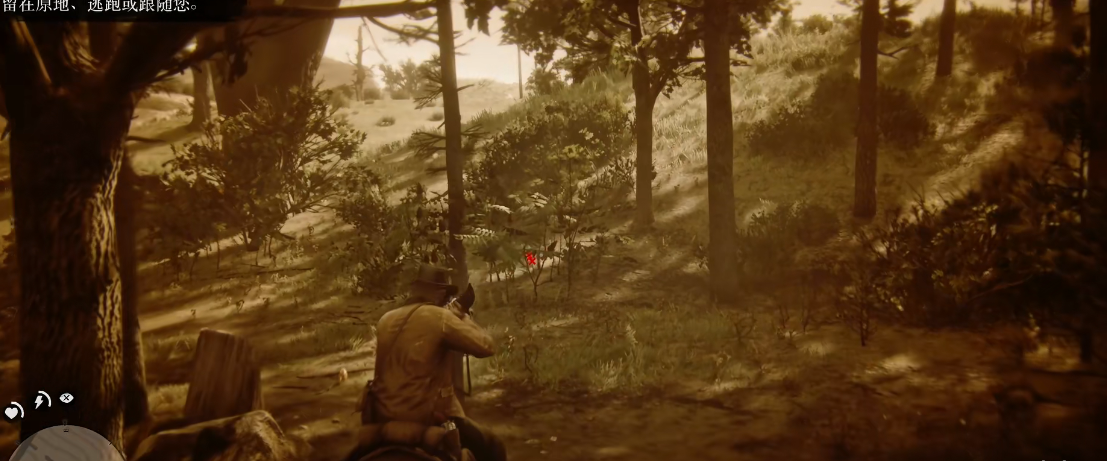The height and width of the screenshot is (461, 1107).
Task: Click the heart health core icon
Action: (x=14, y=410)
